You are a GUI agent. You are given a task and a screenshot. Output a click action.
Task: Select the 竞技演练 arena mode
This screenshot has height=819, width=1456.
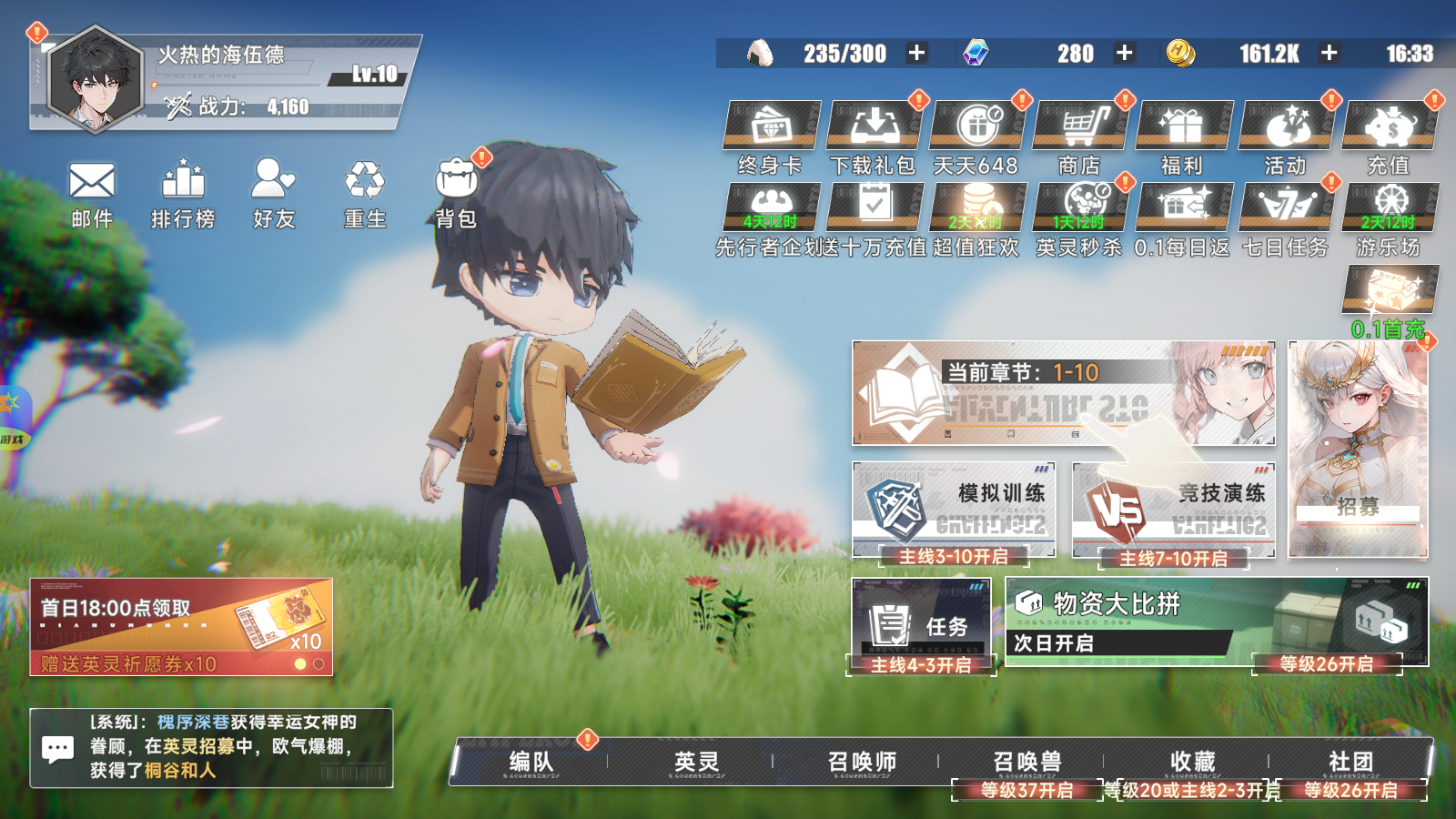(1174, 510)
